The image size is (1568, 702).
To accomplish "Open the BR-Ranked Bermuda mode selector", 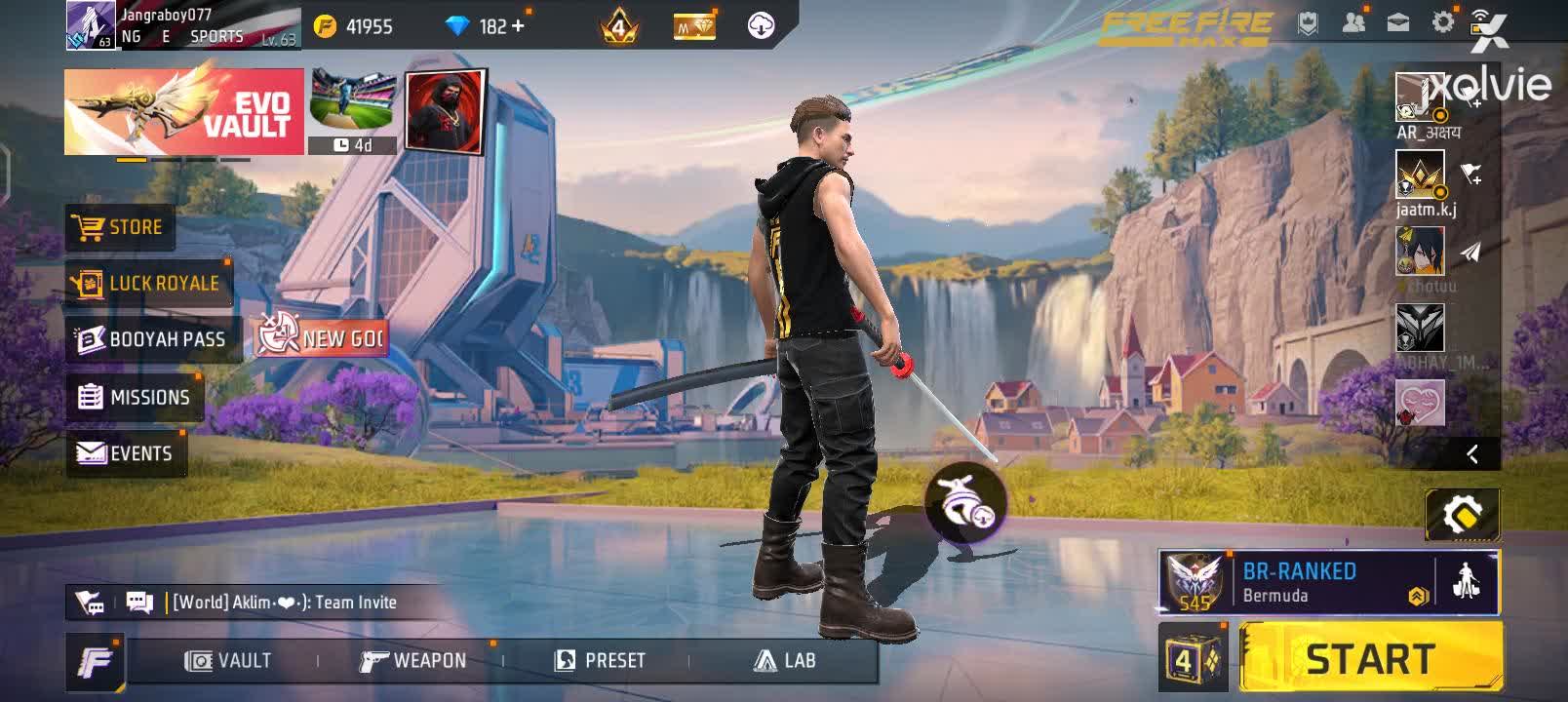I will (x=1326, y=582).
